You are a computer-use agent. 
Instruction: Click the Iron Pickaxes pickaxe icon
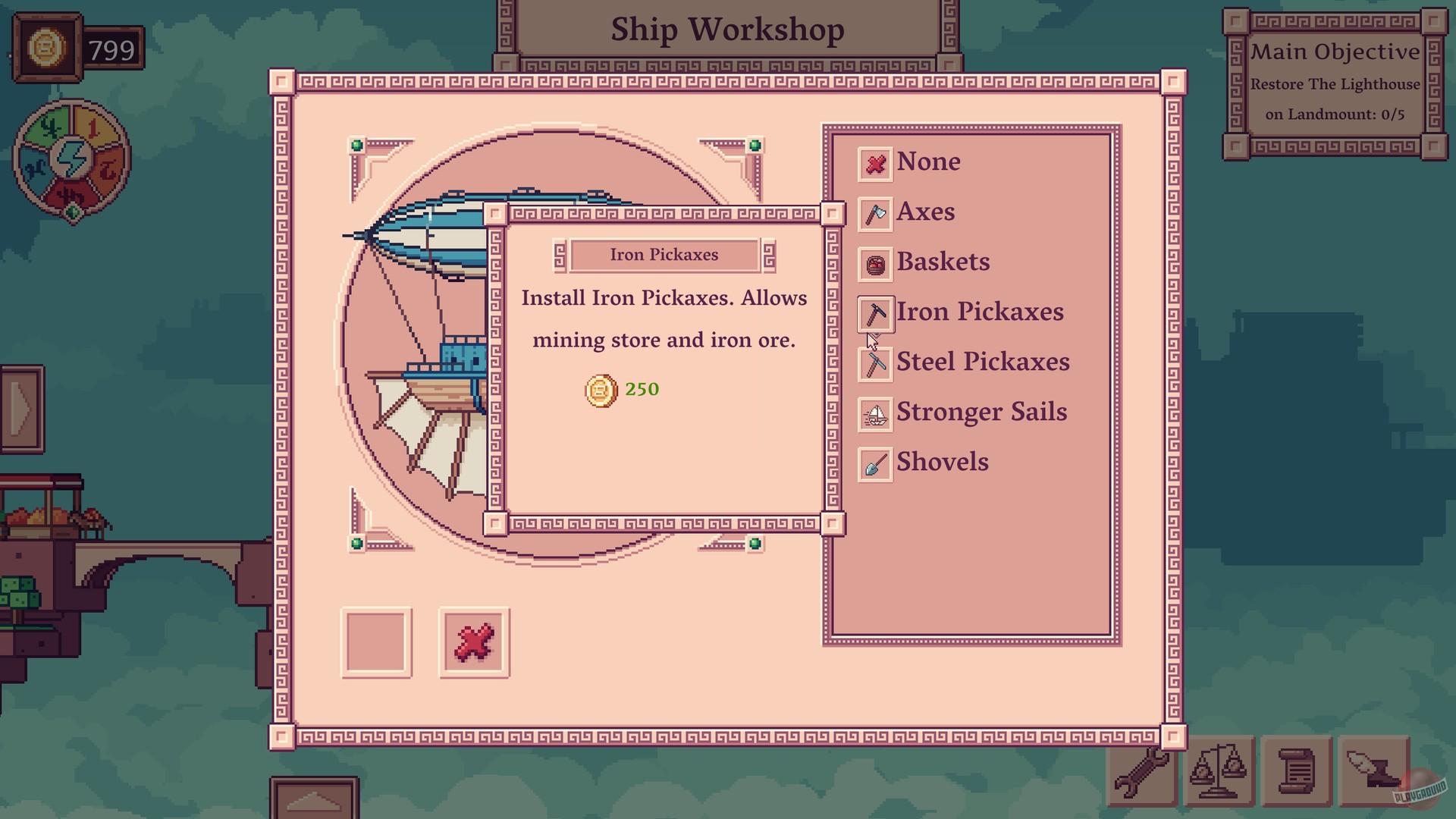pos(874,313)
